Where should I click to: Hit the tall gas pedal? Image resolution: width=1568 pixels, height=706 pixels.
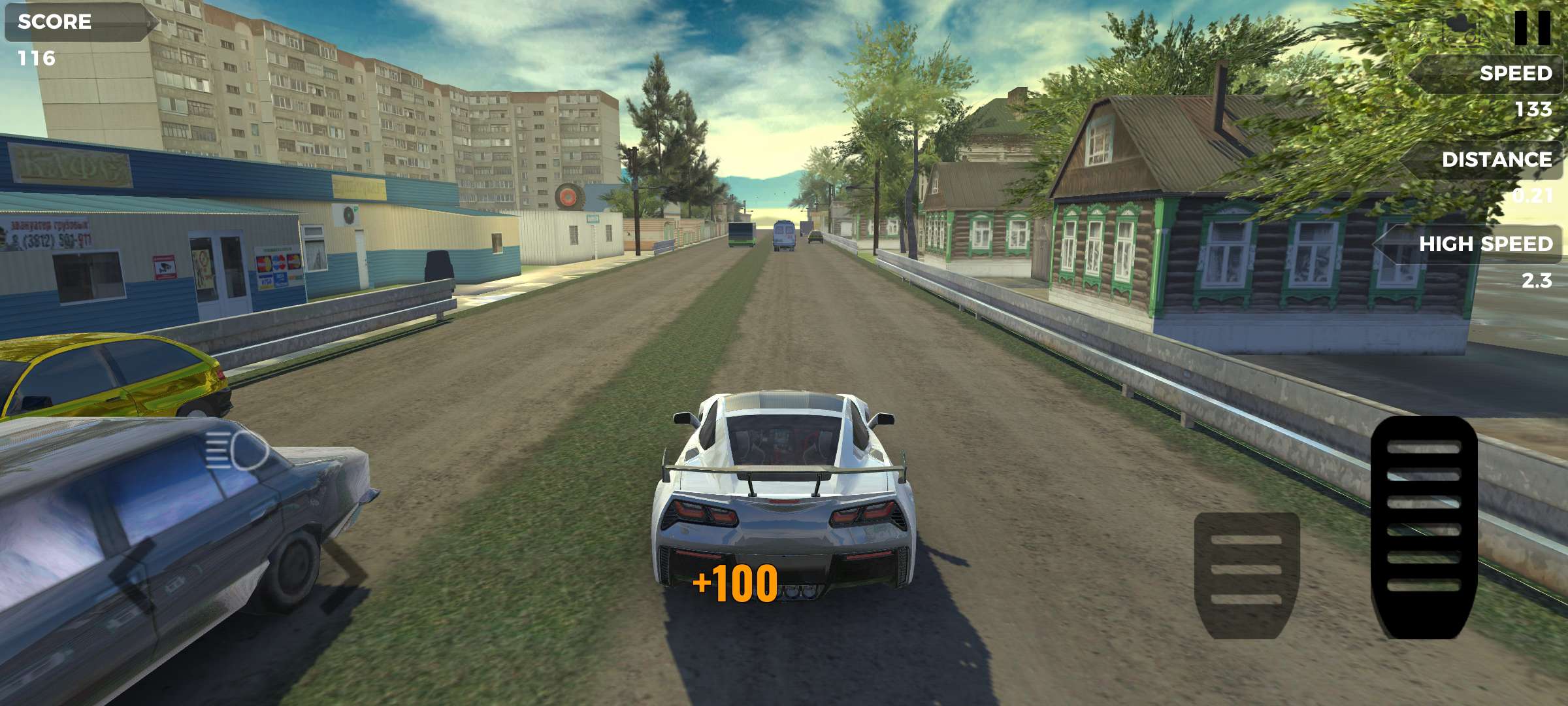tap(1424, 527)
